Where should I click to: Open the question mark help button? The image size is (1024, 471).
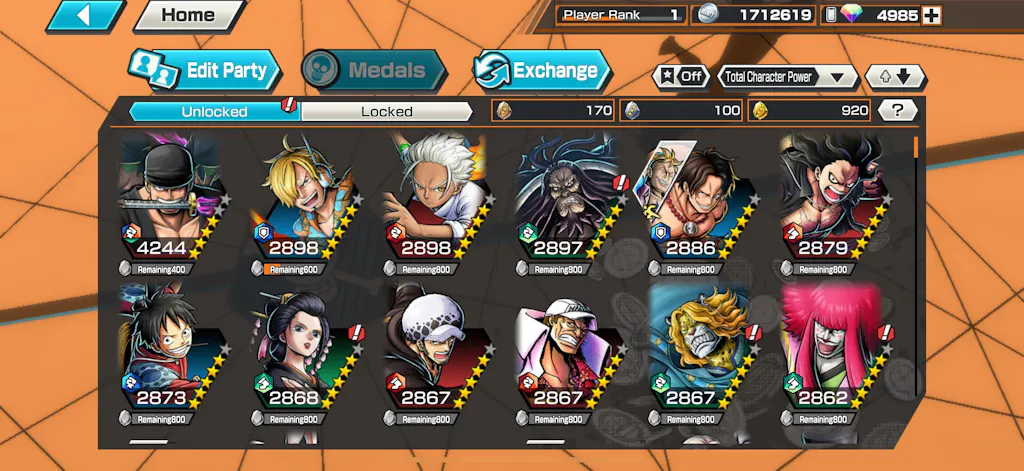pyautogui.click(x=898, y=110)
